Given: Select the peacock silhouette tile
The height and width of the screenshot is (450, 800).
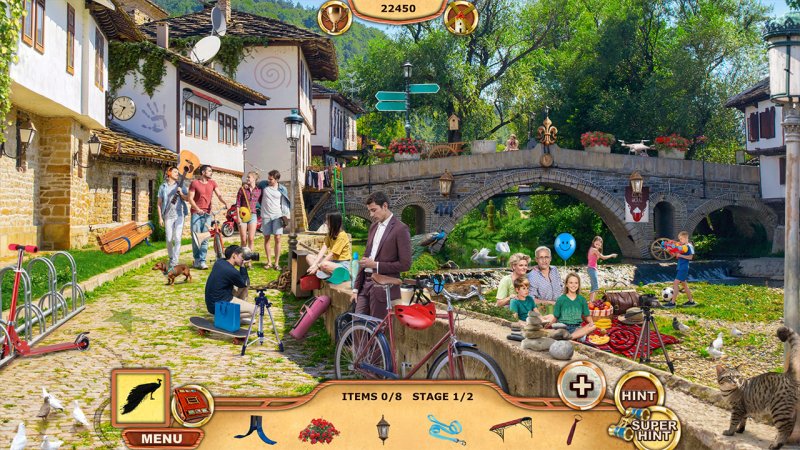Looking at the screenshot, I should pos(140,398).
